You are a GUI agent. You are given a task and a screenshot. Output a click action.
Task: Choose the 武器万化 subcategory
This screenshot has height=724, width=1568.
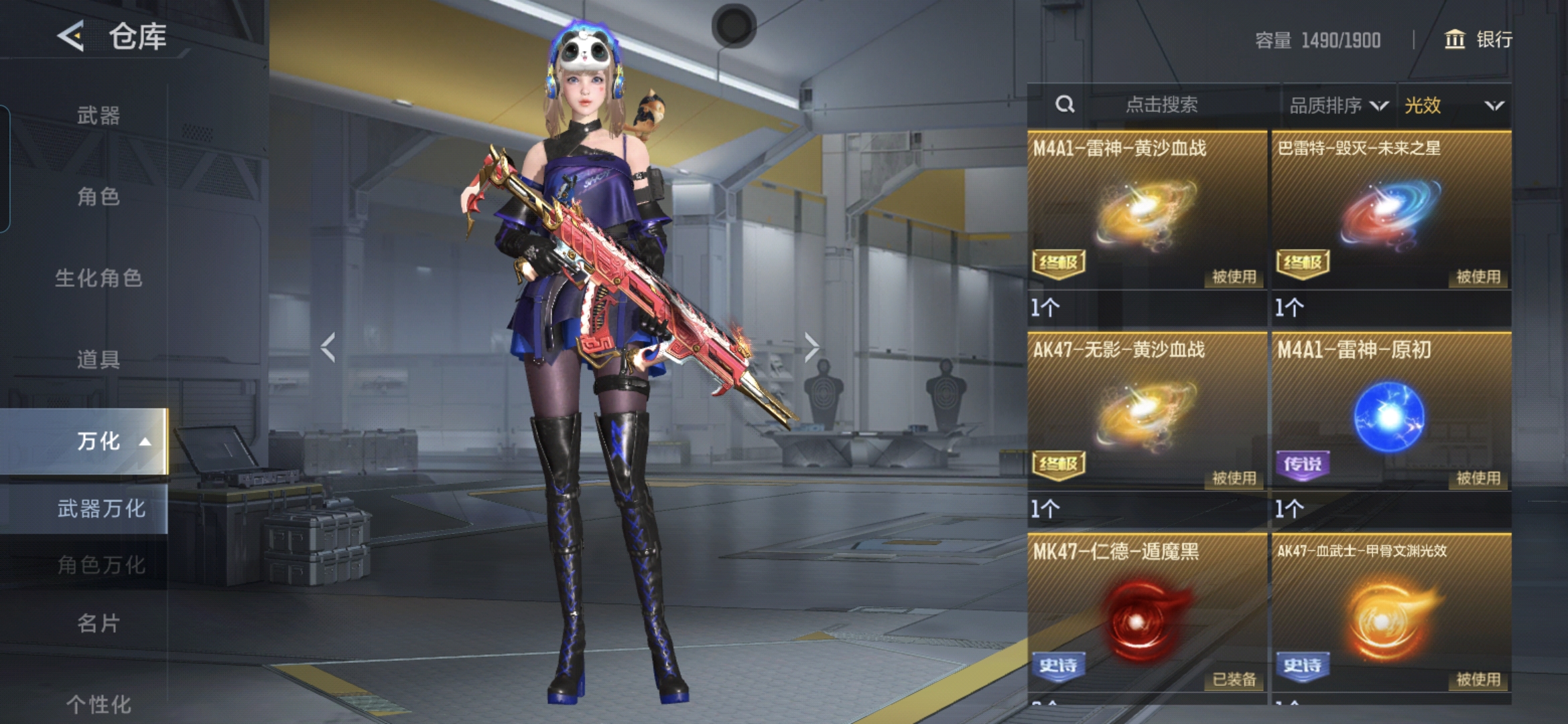pos(101,509)
